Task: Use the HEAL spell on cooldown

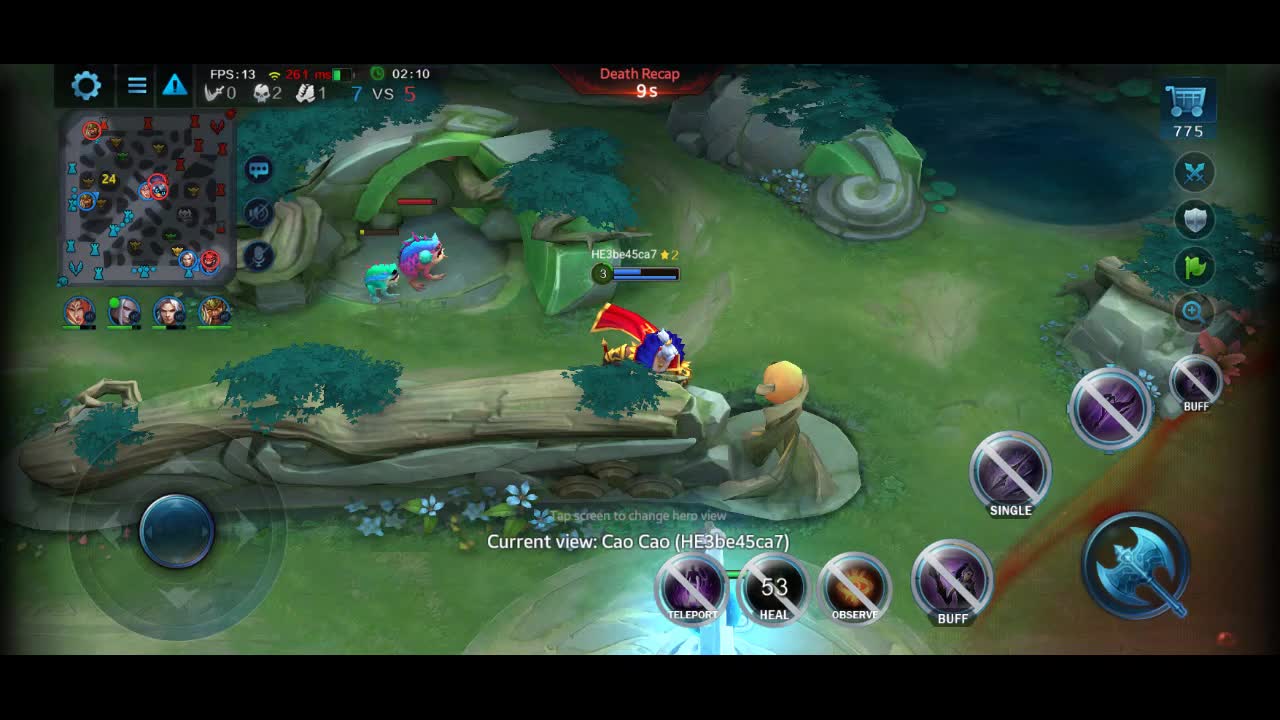Action: click(774, 588)
